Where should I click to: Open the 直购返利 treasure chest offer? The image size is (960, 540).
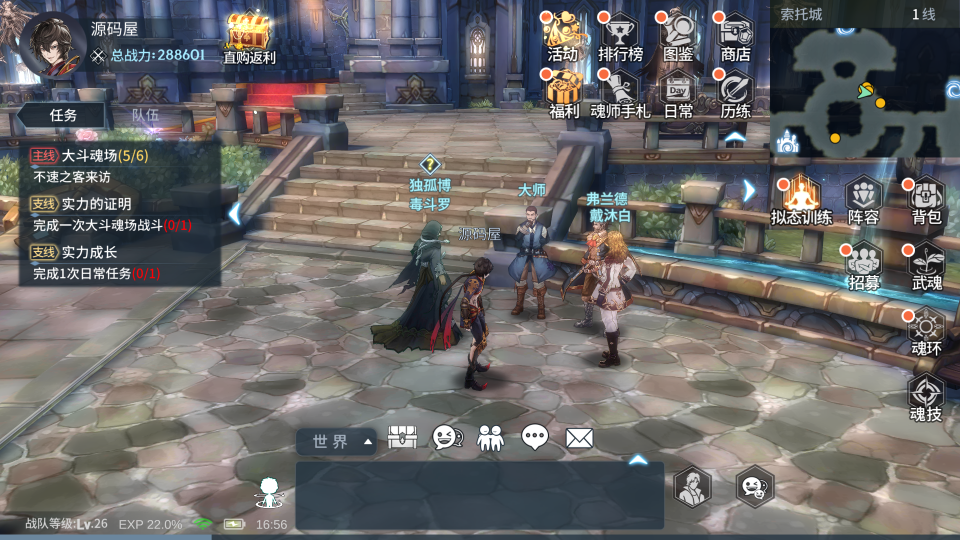point(248,38)
